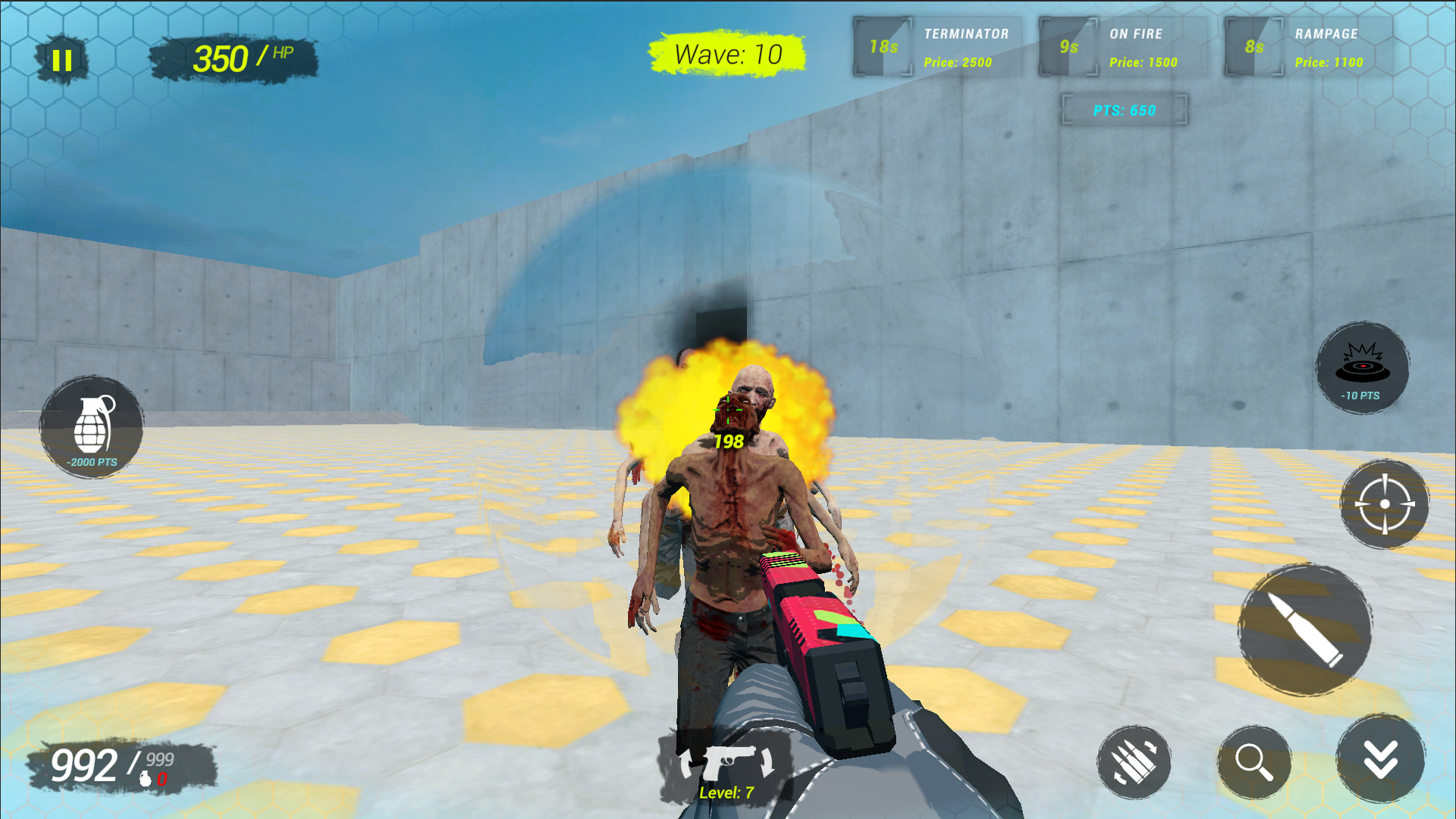Tap the On Fire power-up slot icon
The height and width of the screenshot is (819, 1456).
coord(1069,46)
